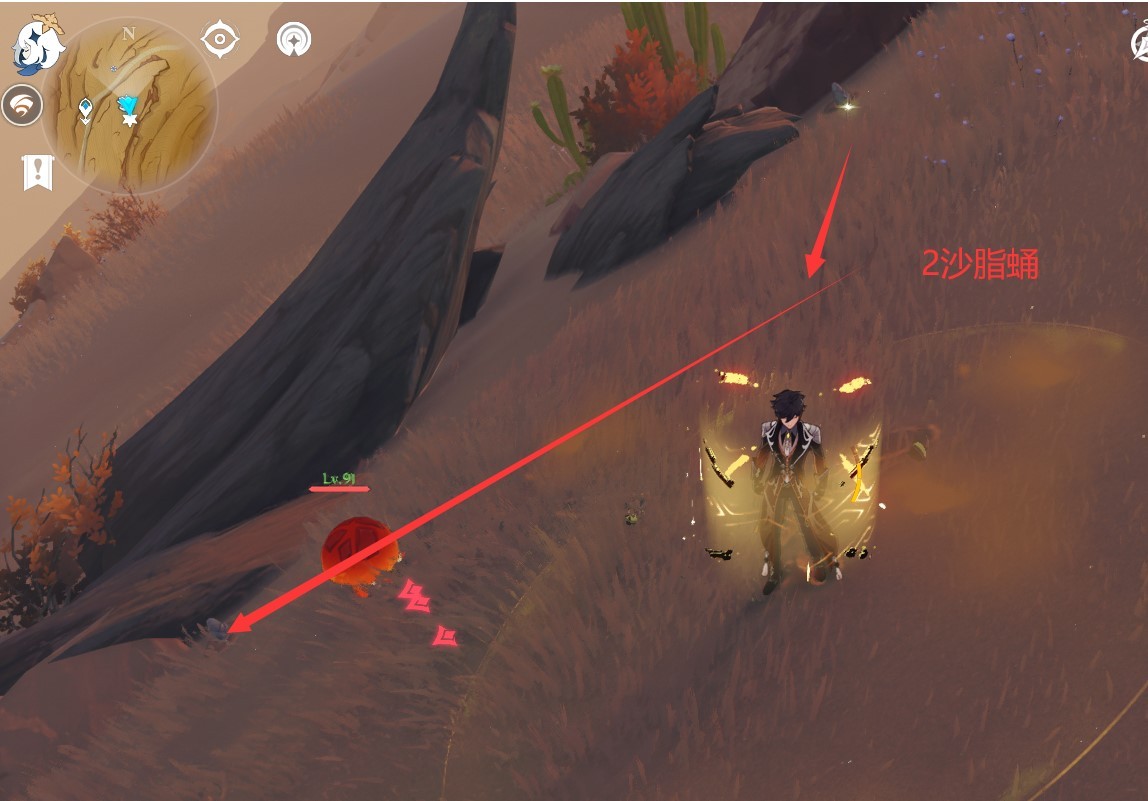Select the blue teleport waypoint marker on minimap
Image resolution: width=1148 pixels, height=801 pixels.
pos(127,105)
